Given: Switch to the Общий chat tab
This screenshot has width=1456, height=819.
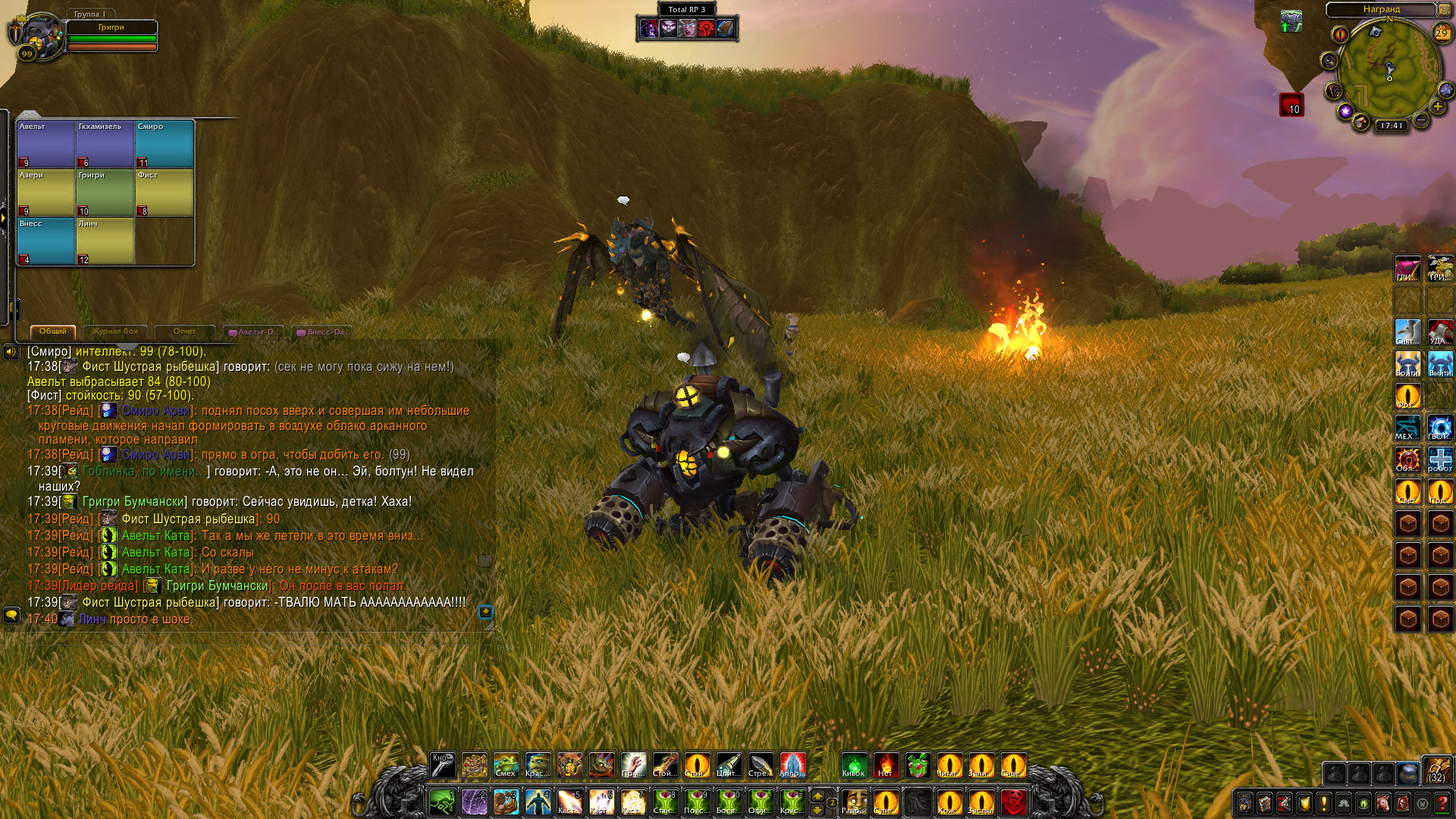Looking at the screenshot, I should [x=53, y=331].
